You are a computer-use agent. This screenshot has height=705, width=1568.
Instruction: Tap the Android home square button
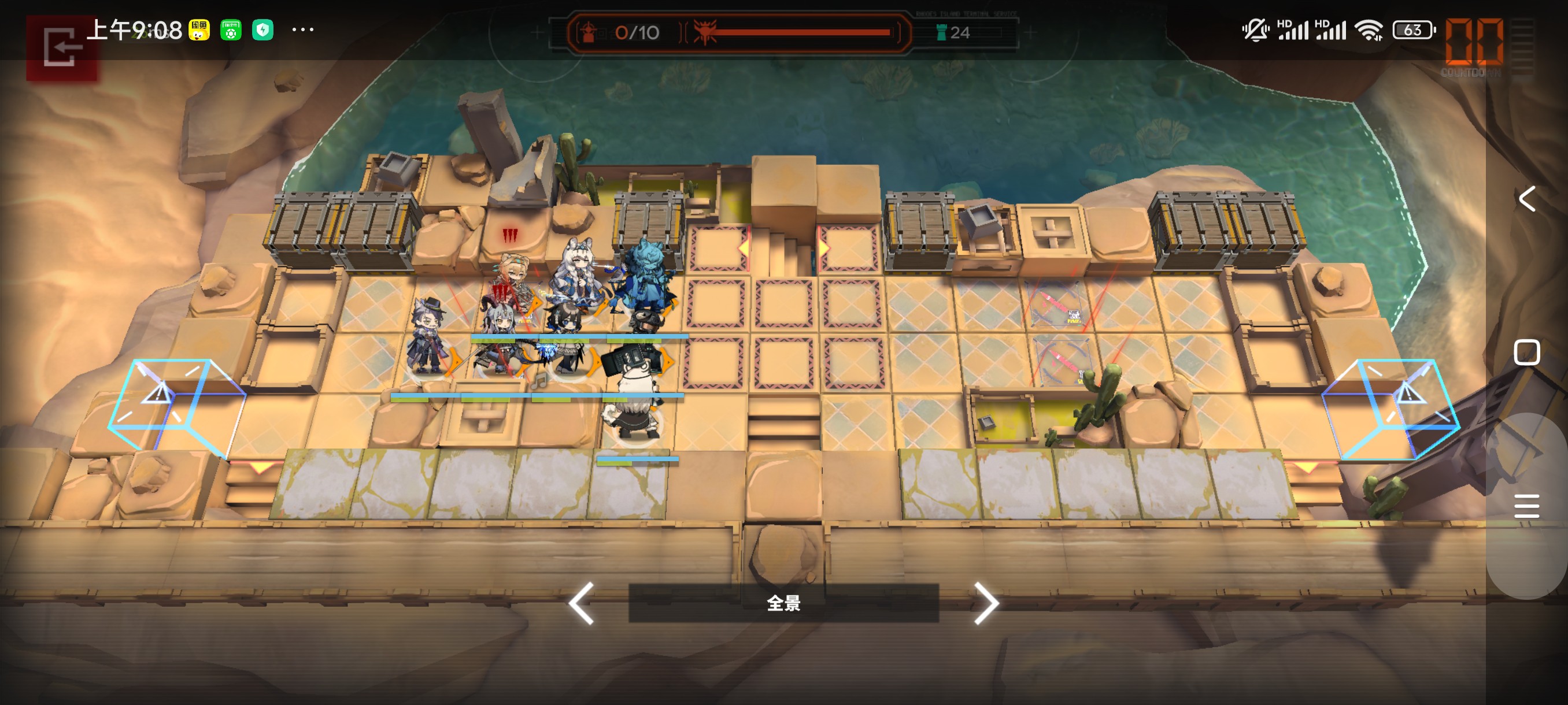(1526, 352)
